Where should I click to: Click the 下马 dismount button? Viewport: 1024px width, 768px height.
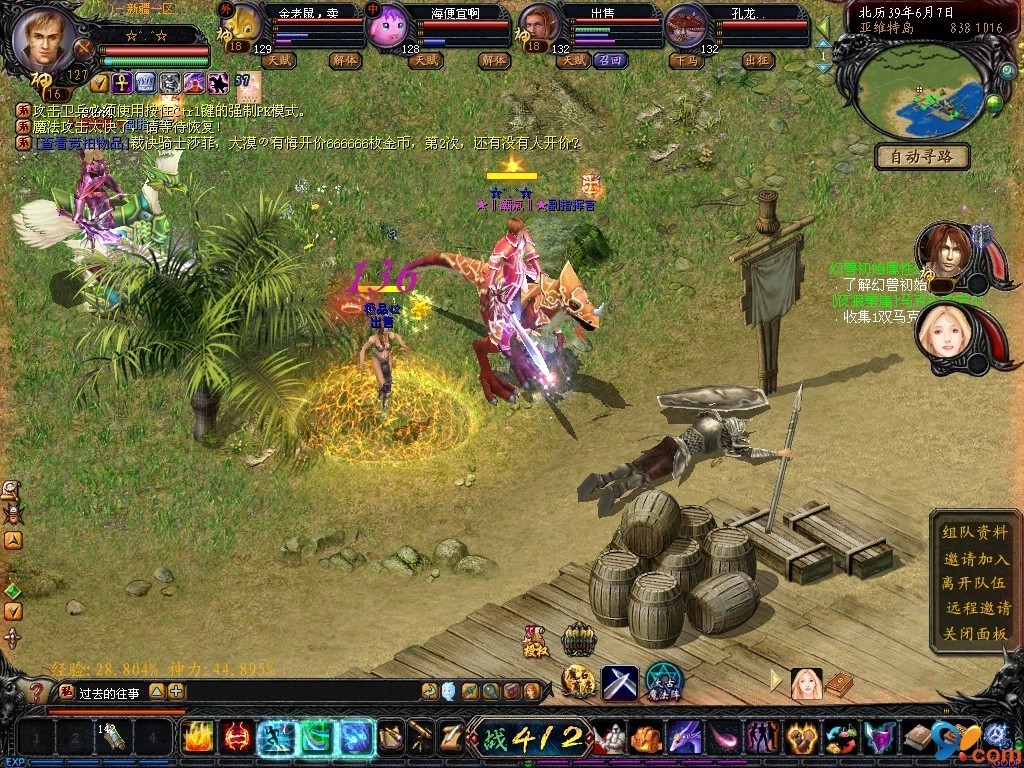[685, 60]
